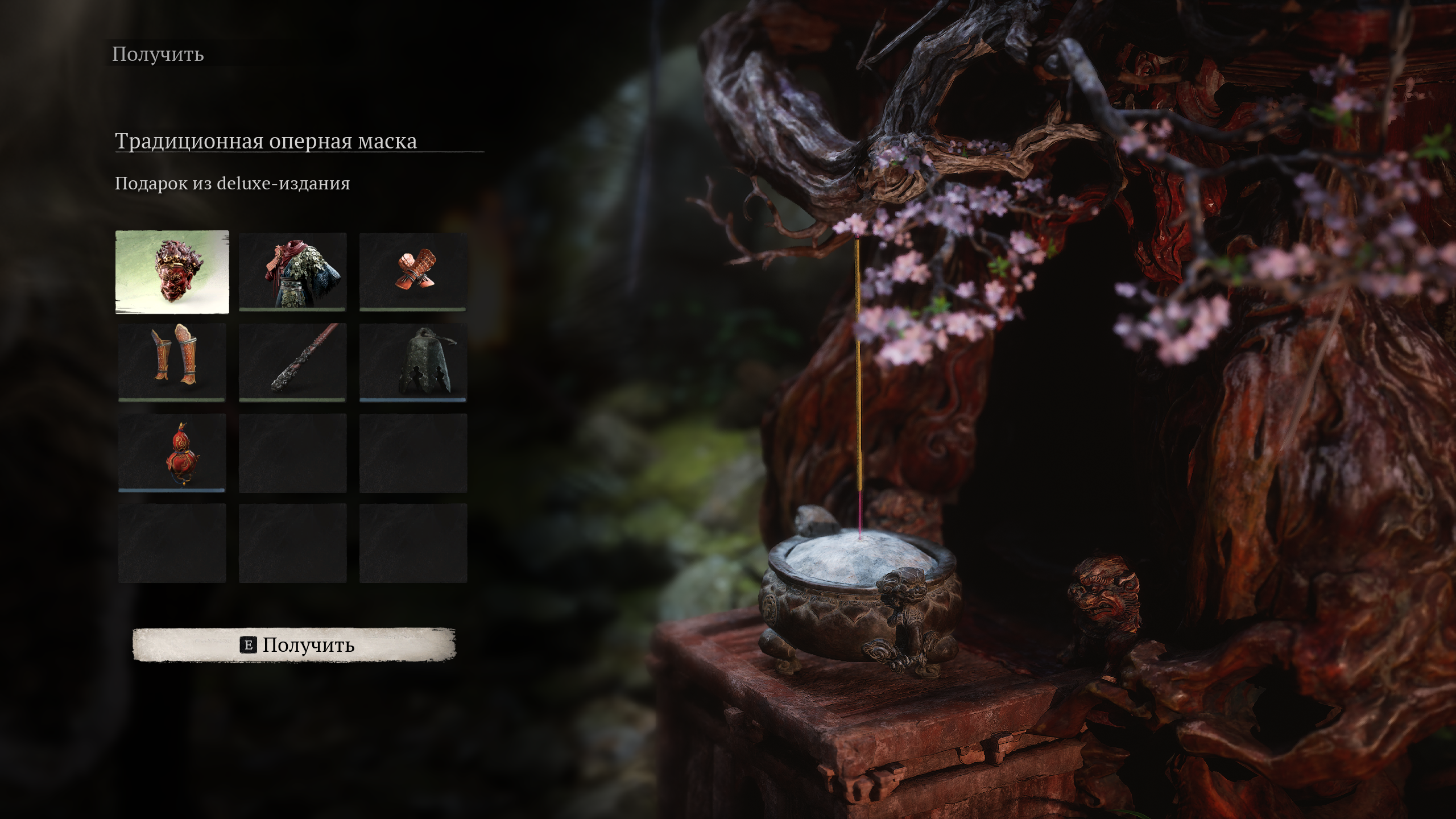The width and height of the screenshot is (1456, 819).
Task: Select the opera mask headgear slot
Action: click(x=172, y=272)
